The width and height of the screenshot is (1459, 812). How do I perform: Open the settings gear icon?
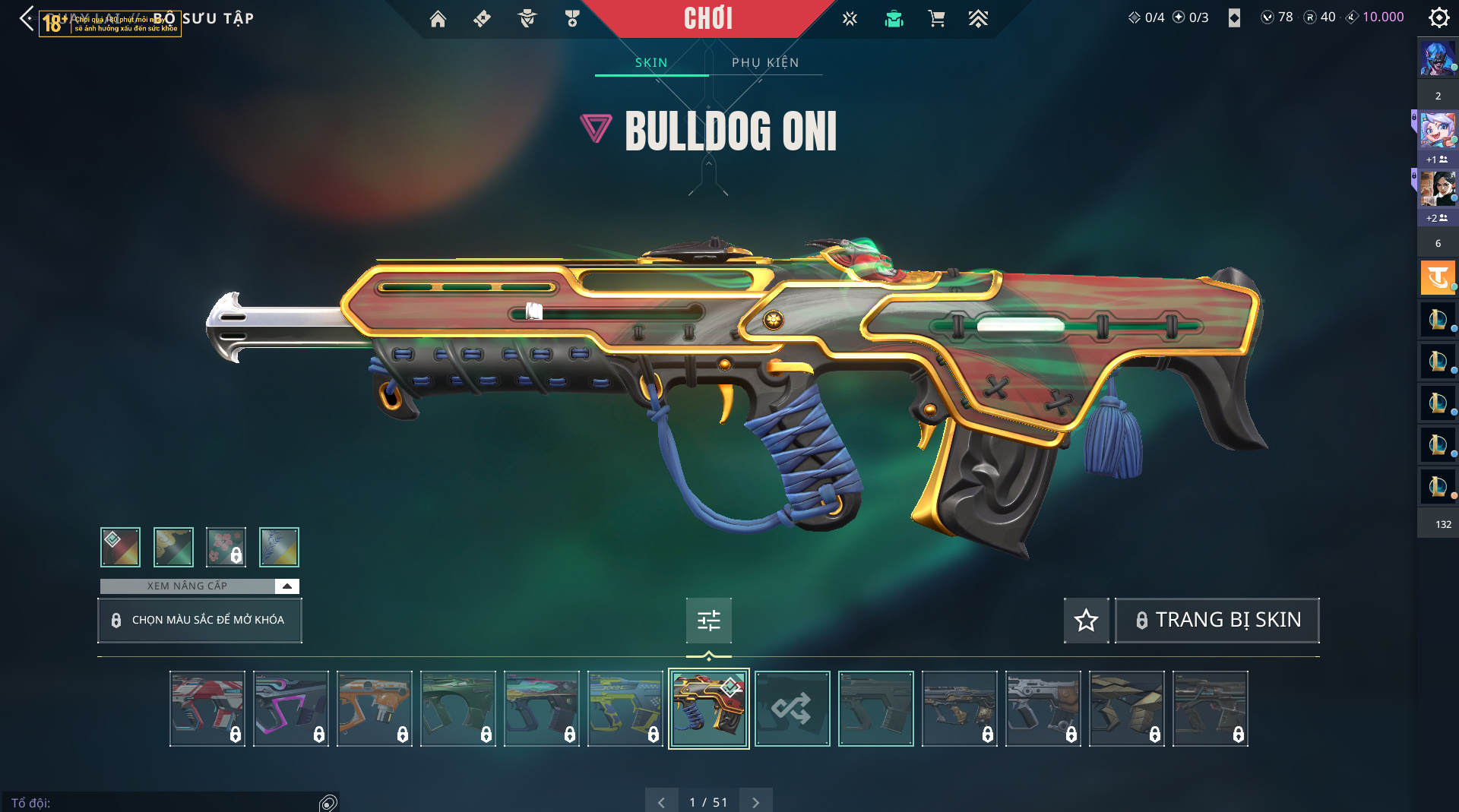(1438, 17)
